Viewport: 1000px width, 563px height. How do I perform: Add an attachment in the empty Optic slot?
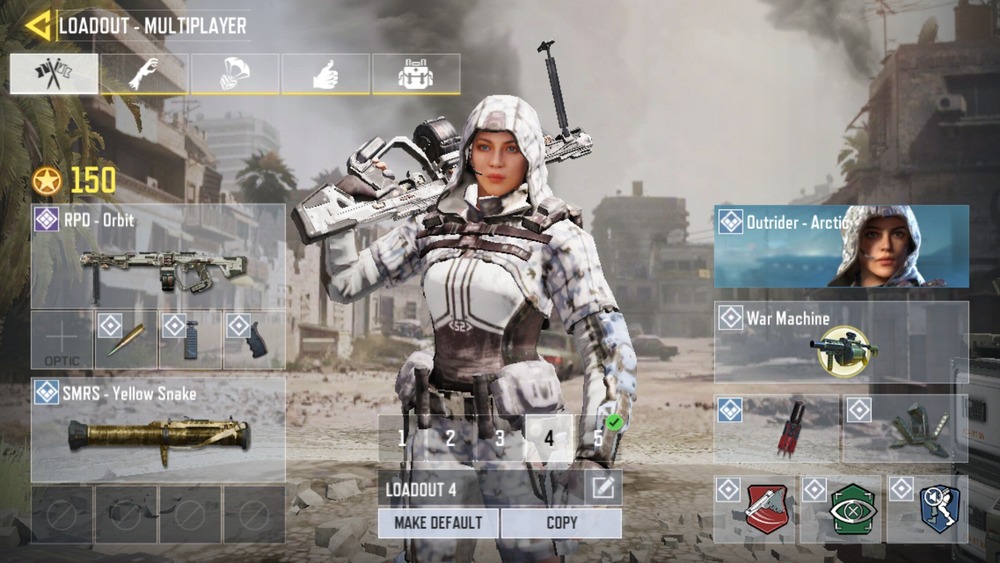click(61, 340)
